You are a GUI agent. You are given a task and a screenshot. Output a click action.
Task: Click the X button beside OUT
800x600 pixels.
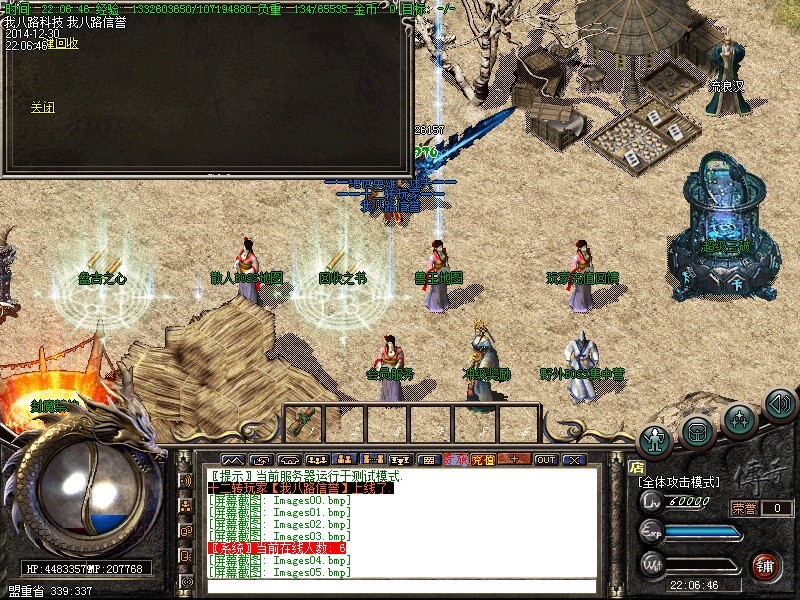tap(573, 459)
